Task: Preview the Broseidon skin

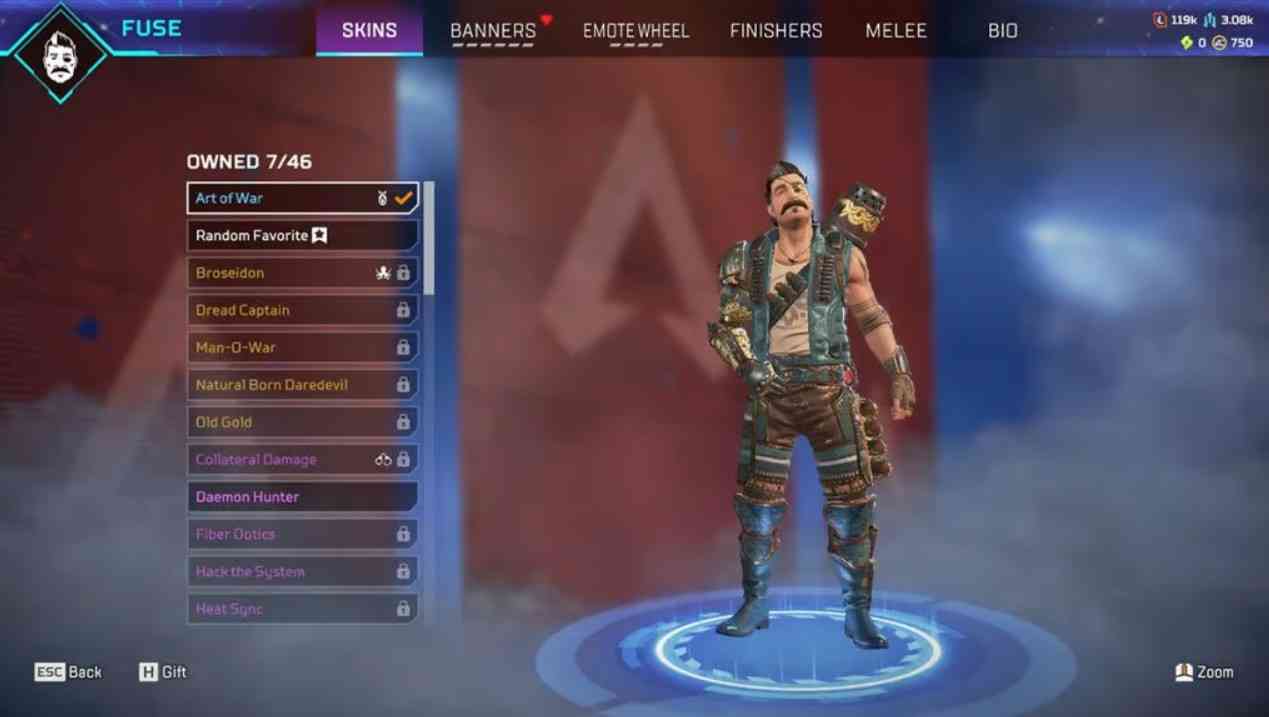Action: (302, 273)
